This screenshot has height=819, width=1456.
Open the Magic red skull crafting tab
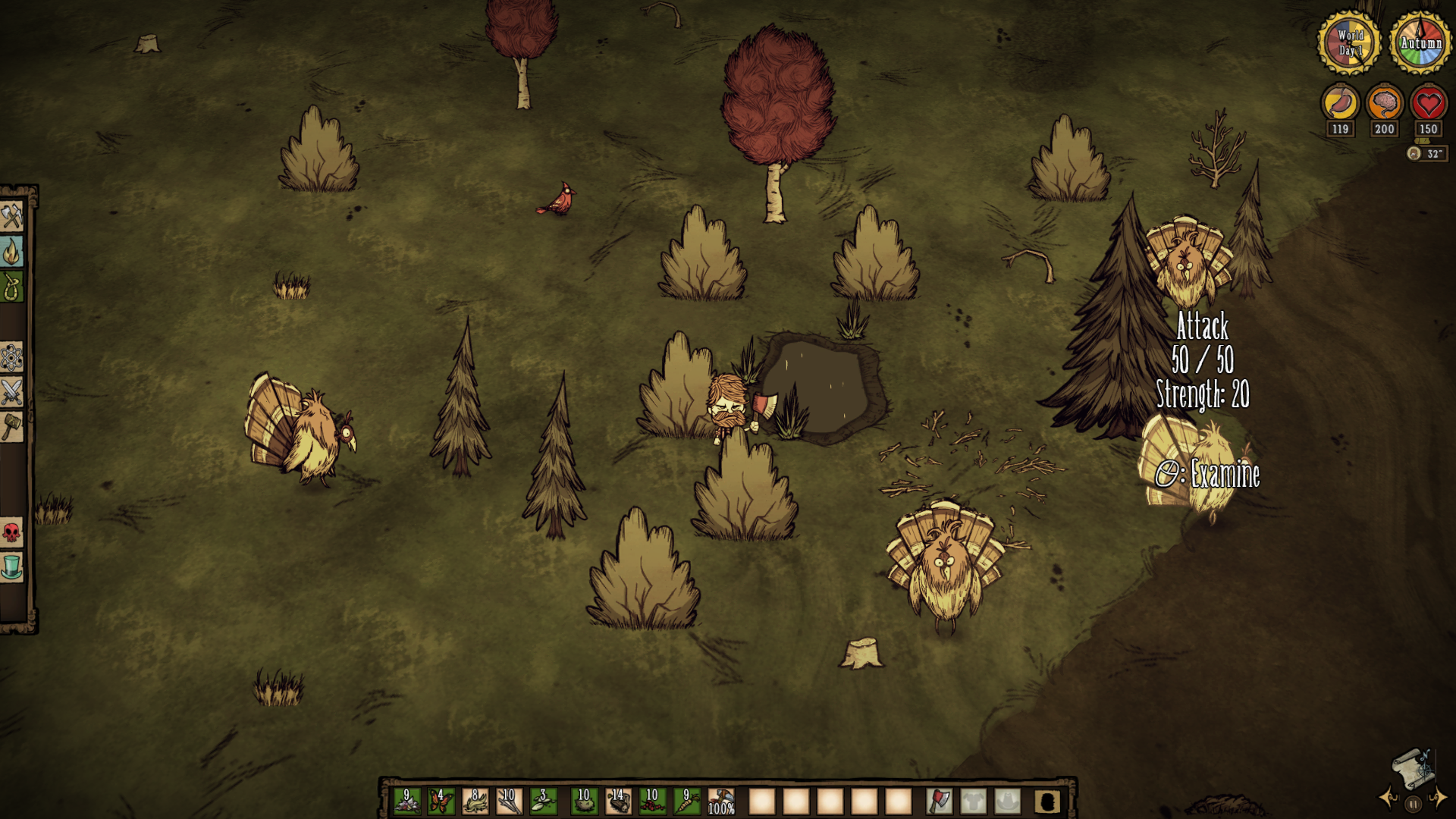click(11, 532)
